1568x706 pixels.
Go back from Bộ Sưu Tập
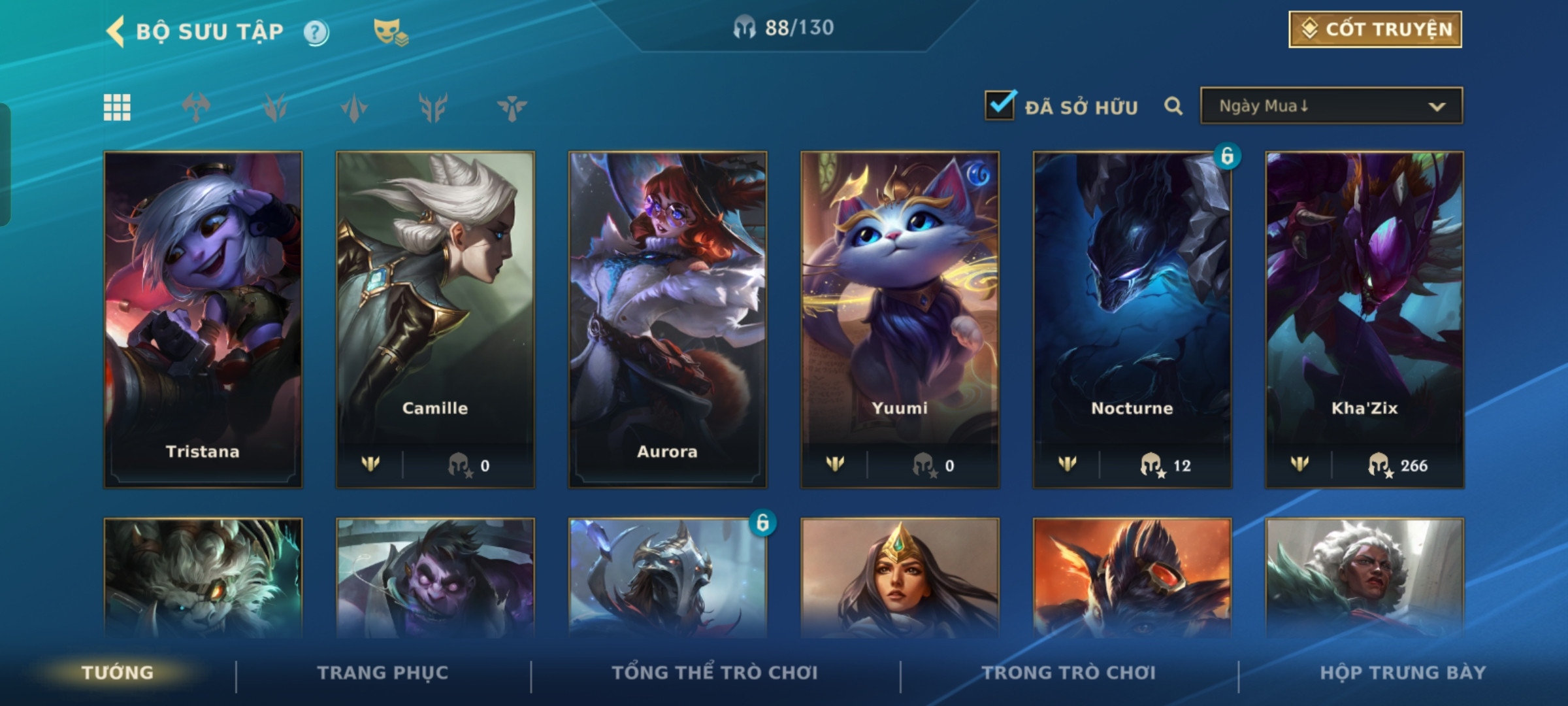pos(116,31)
